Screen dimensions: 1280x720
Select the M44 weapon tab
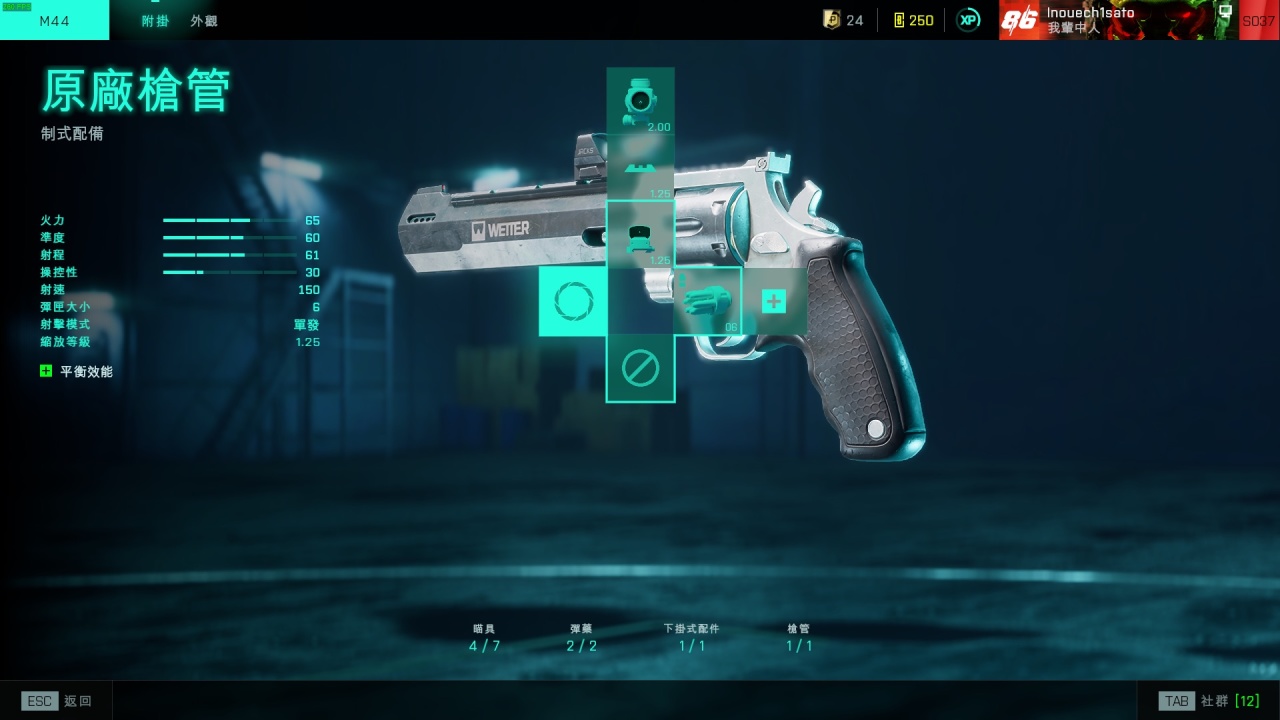[x=54, y=21]
